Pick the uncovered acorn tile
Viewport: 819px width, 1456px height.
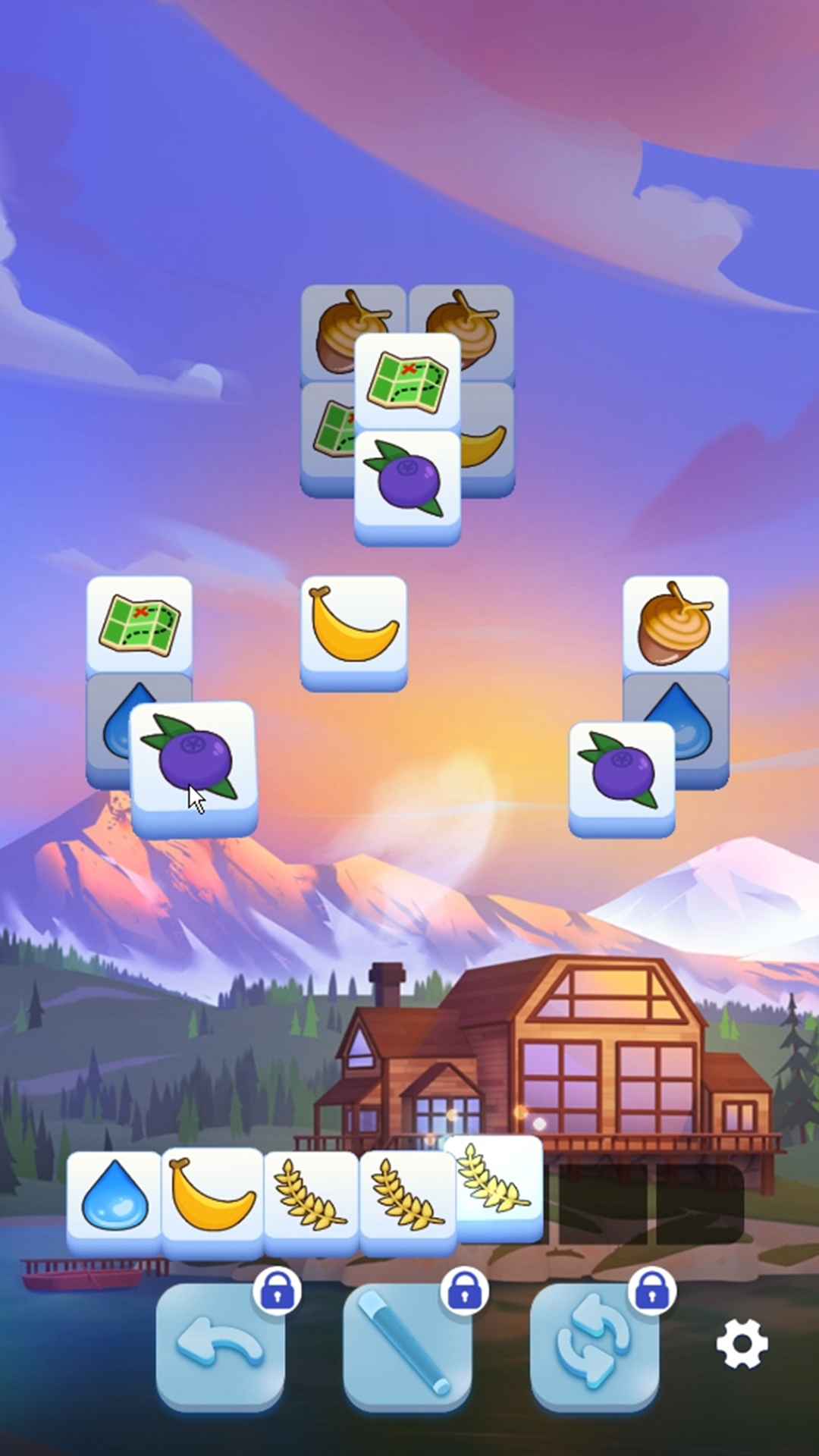click(675, 623)
